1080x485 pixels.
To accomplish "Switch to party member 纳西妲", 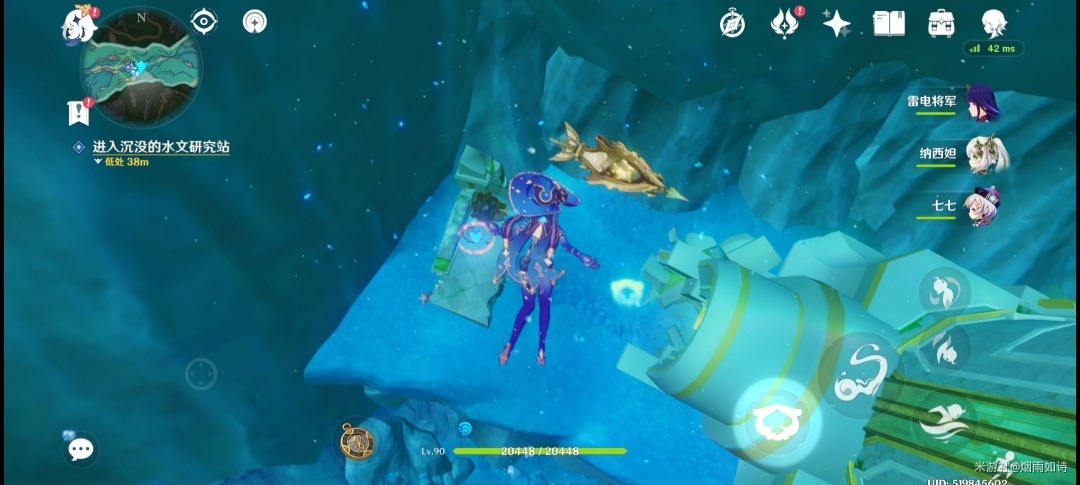I will click(988, 155).
